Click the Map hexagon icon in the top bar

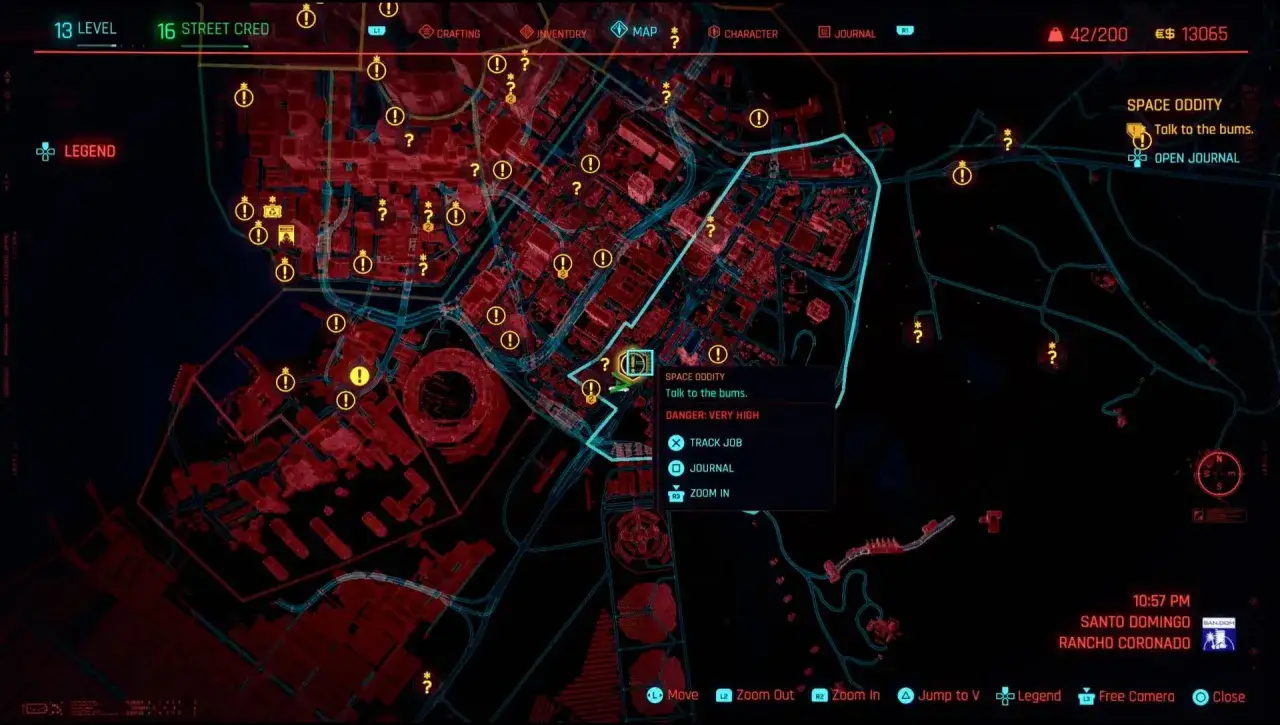(x=620, y=30)
